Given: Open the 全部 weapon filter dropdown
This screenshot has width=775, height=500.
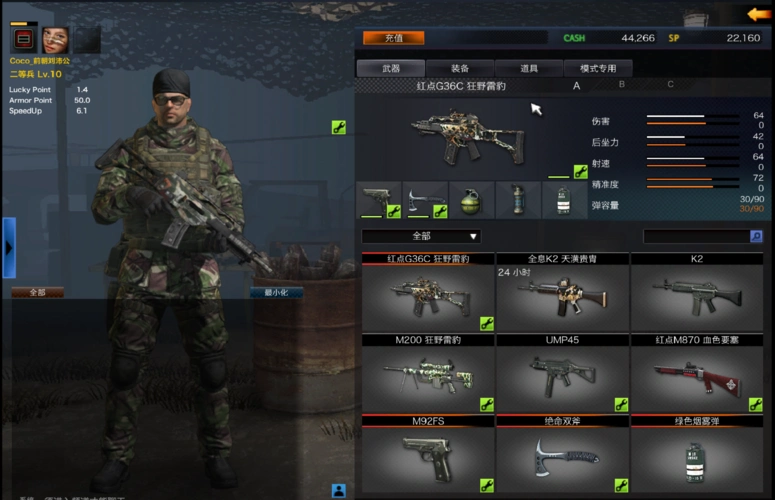Looking at the screenshot, I should point(421,236).
